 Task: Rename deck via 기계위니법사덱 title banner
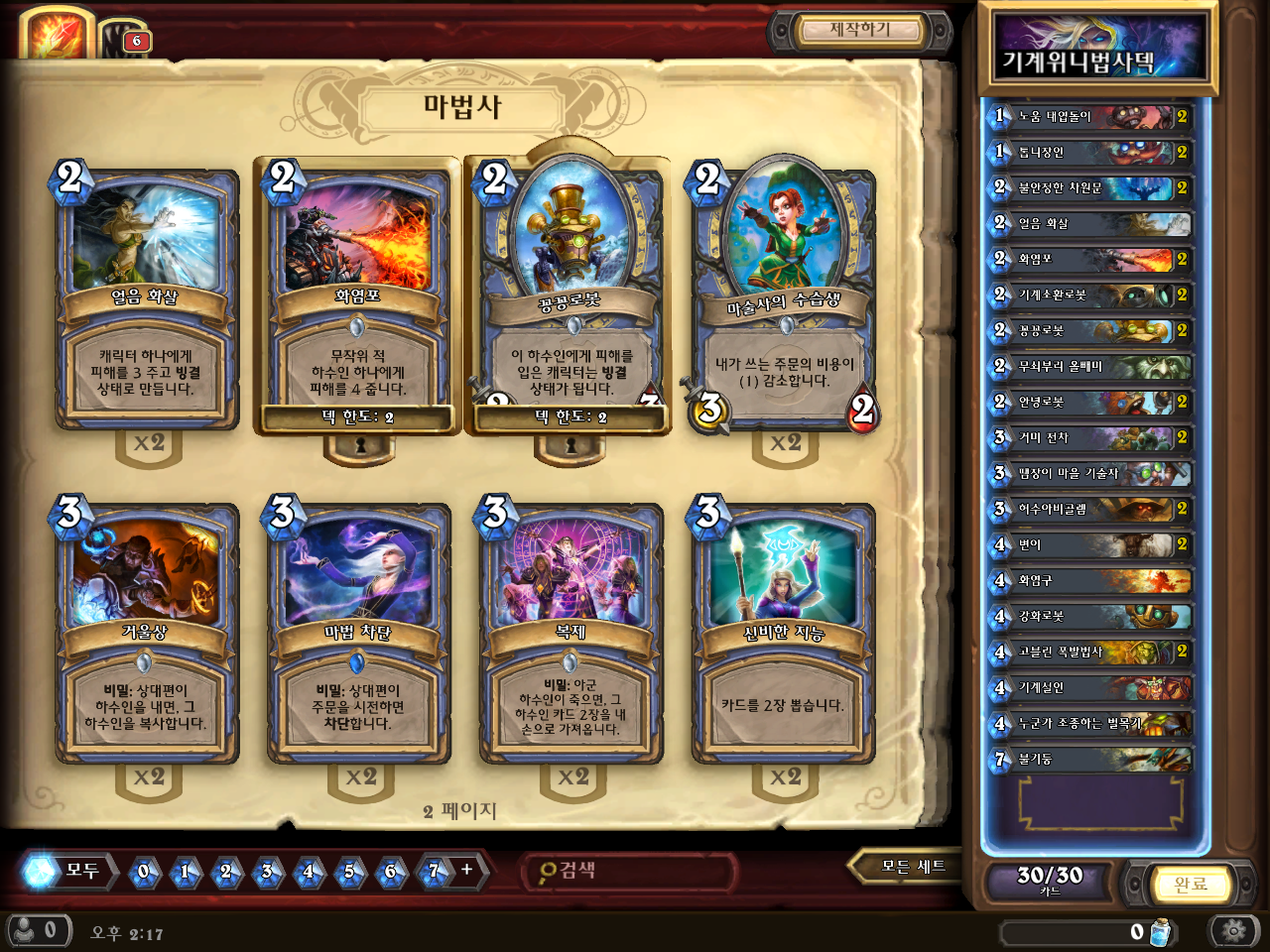click(1097, 52)
